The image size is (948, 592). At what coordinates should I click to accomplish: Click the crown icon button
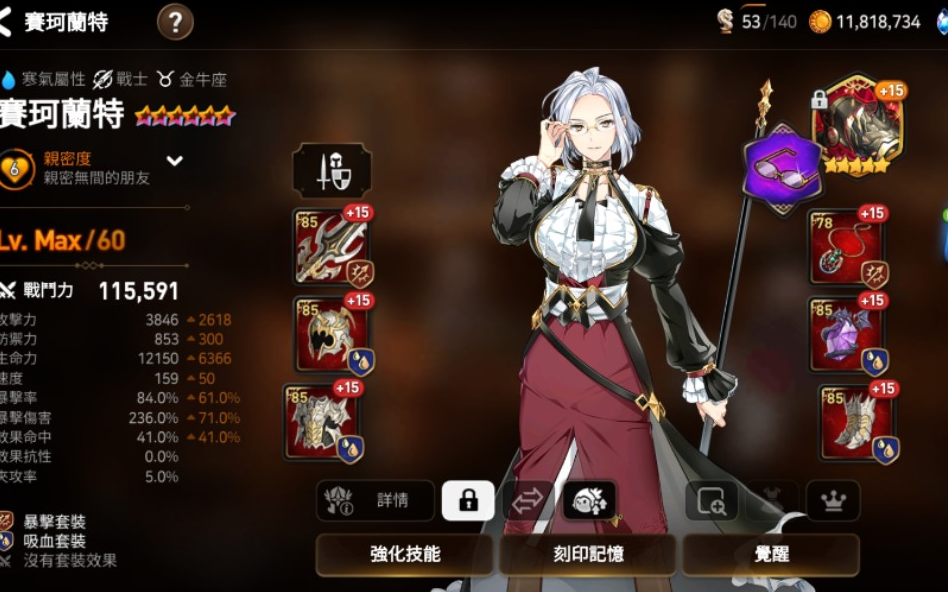click(833, 501)
